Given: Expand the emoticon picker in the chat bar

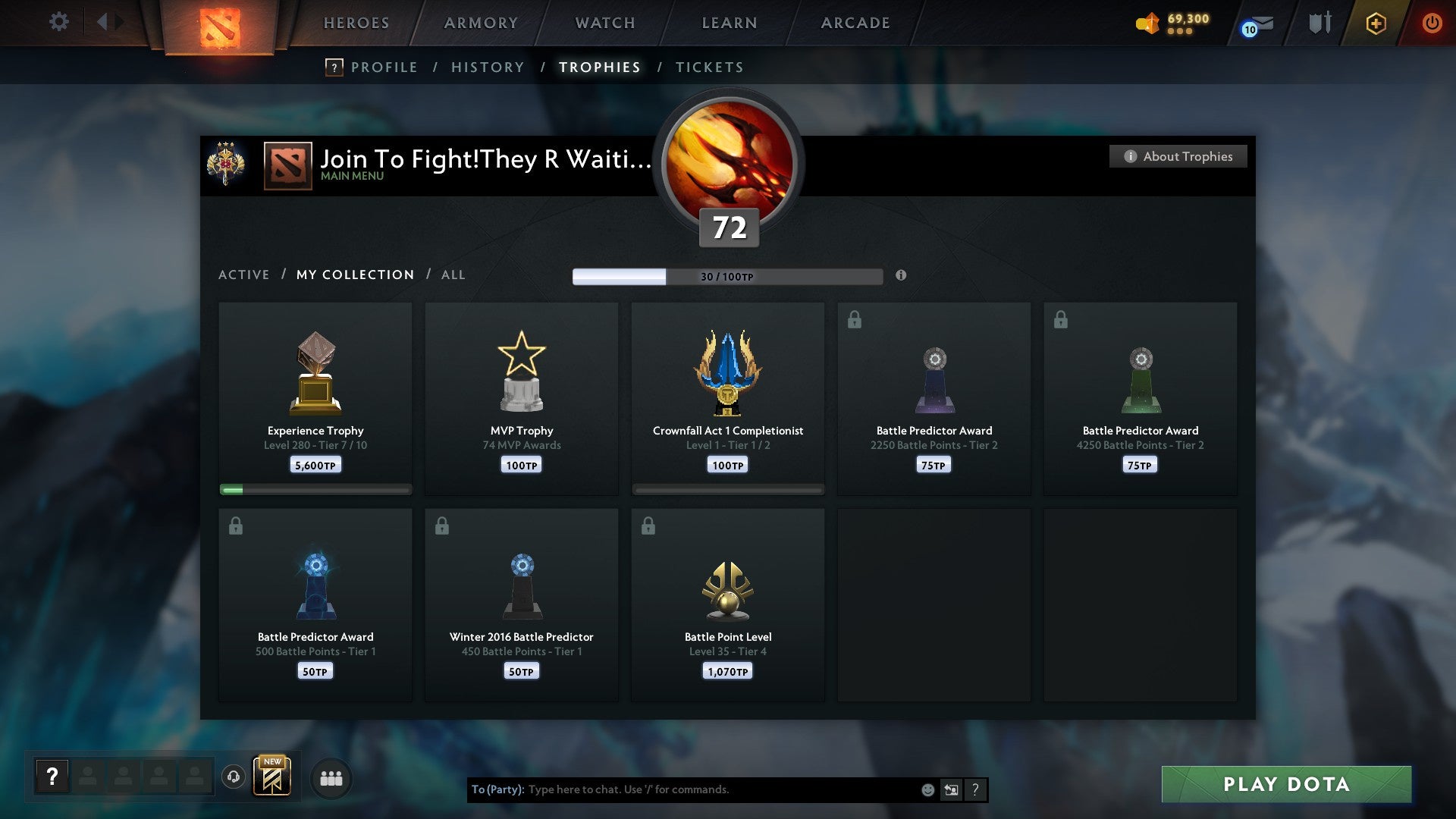Looking at the screenshot, I should pyautogui.click(x=927, y=789).
